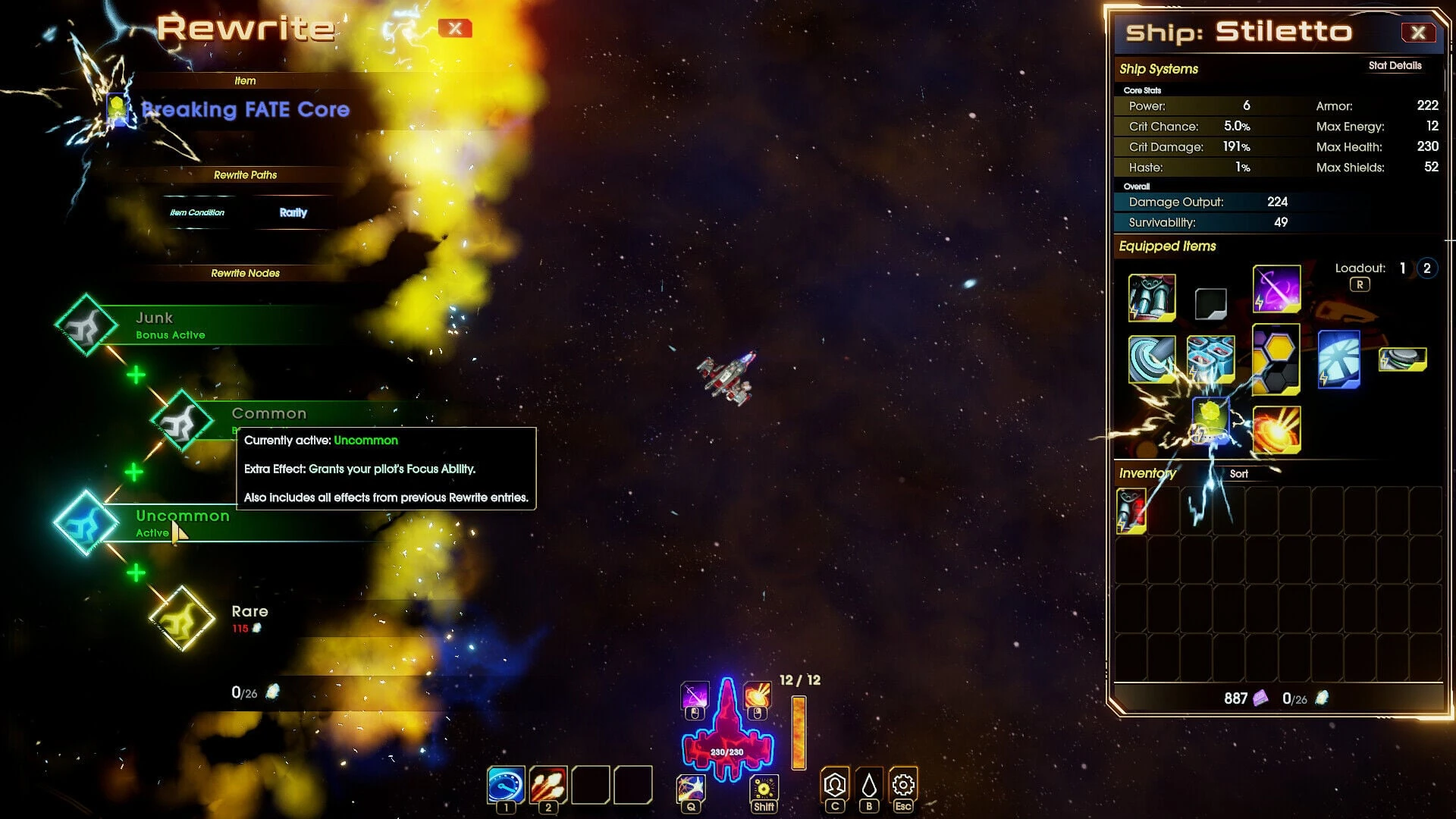
Task: Close the Rewrite panel
Action: 455,29
